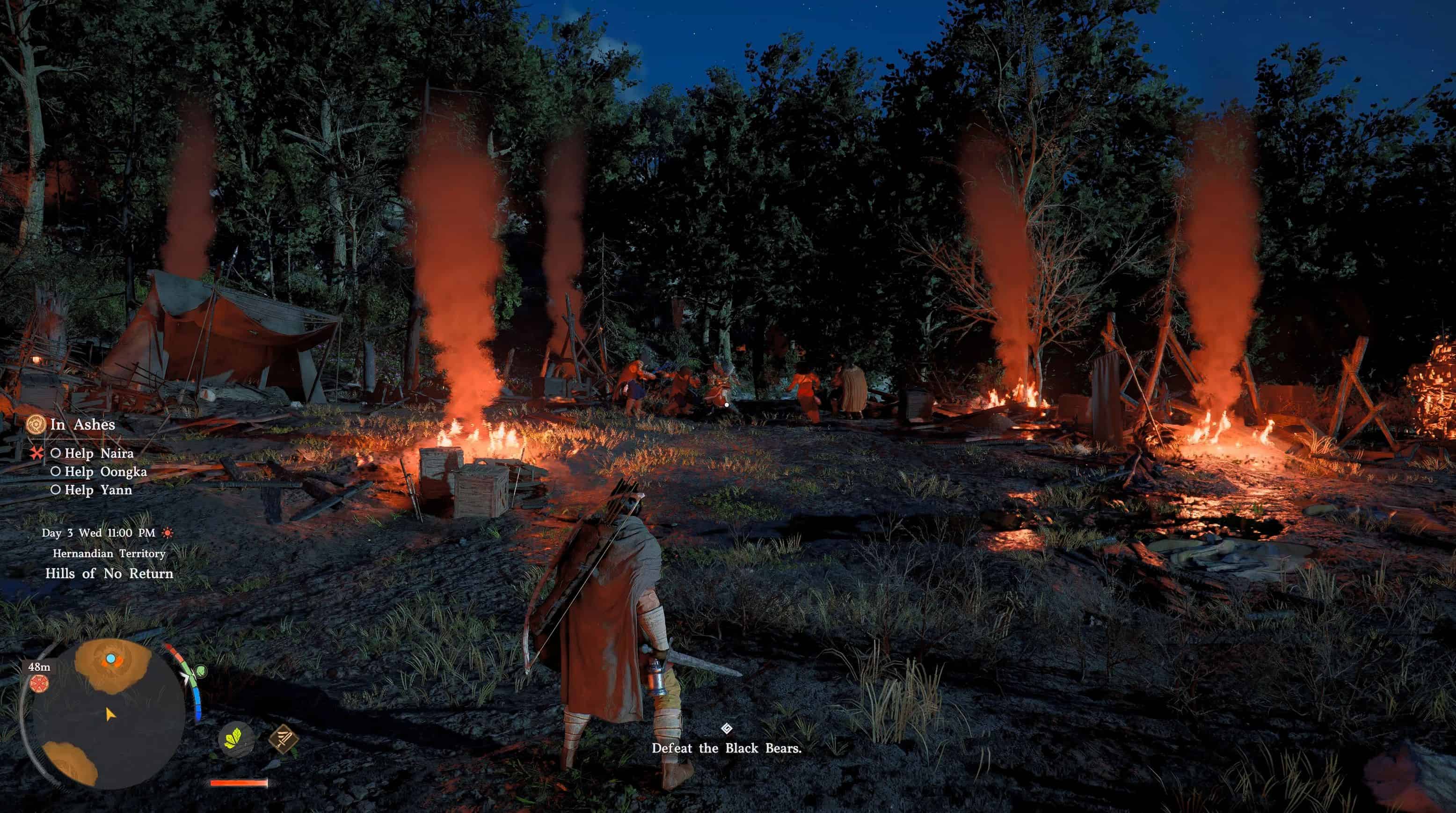Image resolution: width=1456 pixels, height=813 pixels.
Task: Select the Help Naira objective
Action: click(99, 454)
